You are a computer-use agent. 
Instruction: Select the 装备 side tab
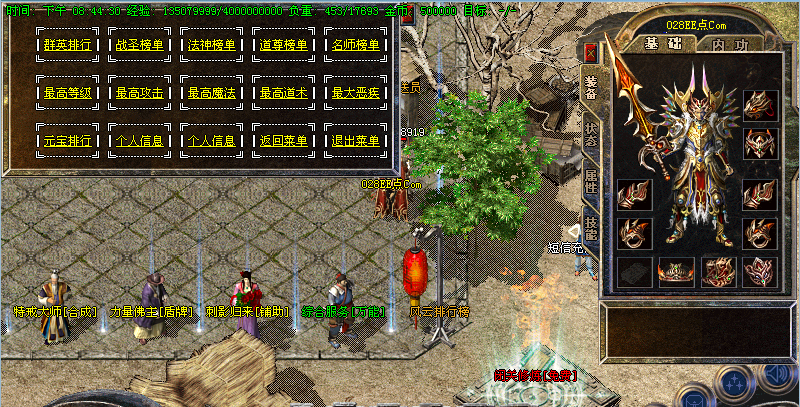(590, 88)
